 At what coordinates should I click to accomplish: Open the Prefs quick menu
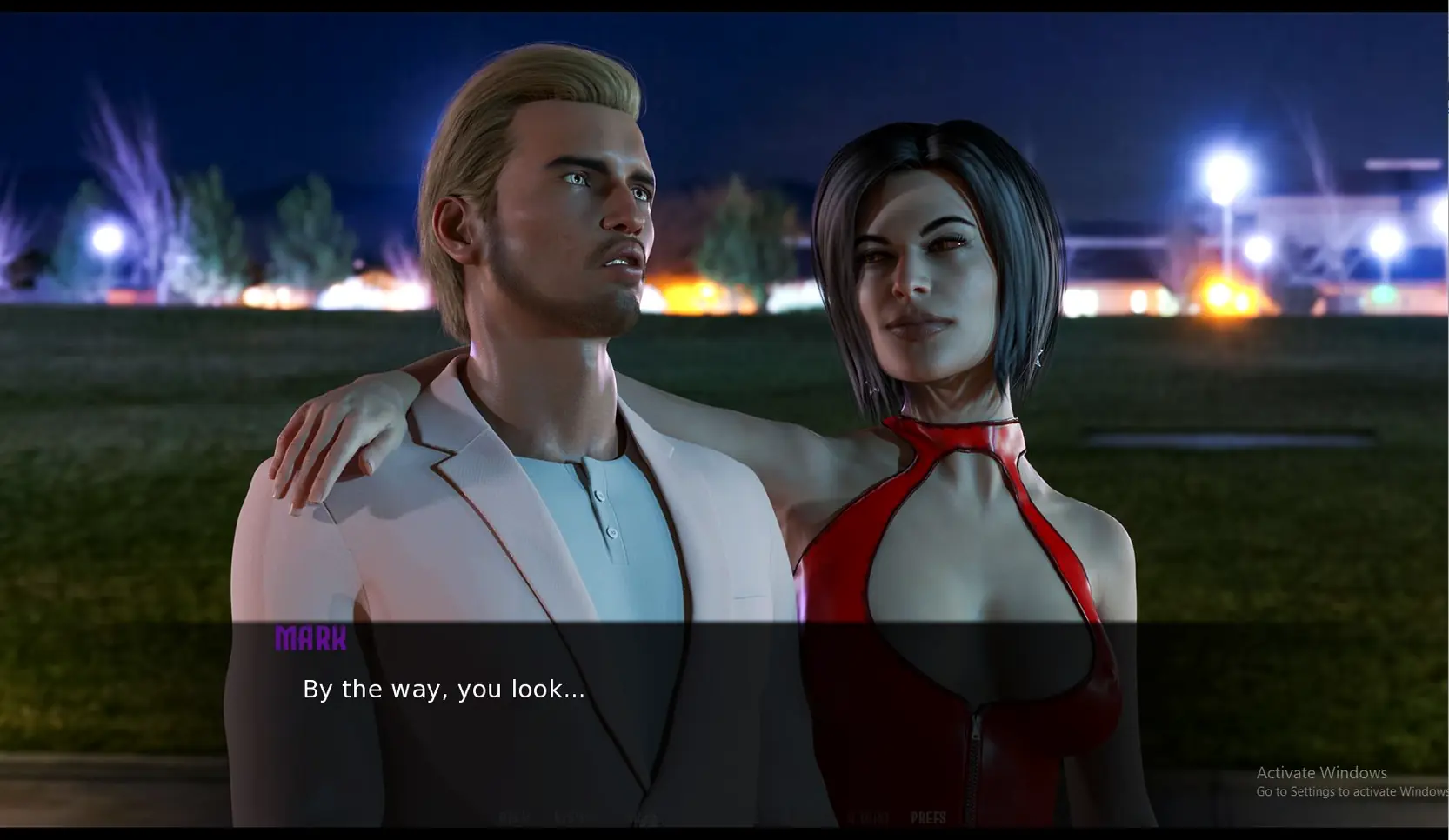(928, 818)
